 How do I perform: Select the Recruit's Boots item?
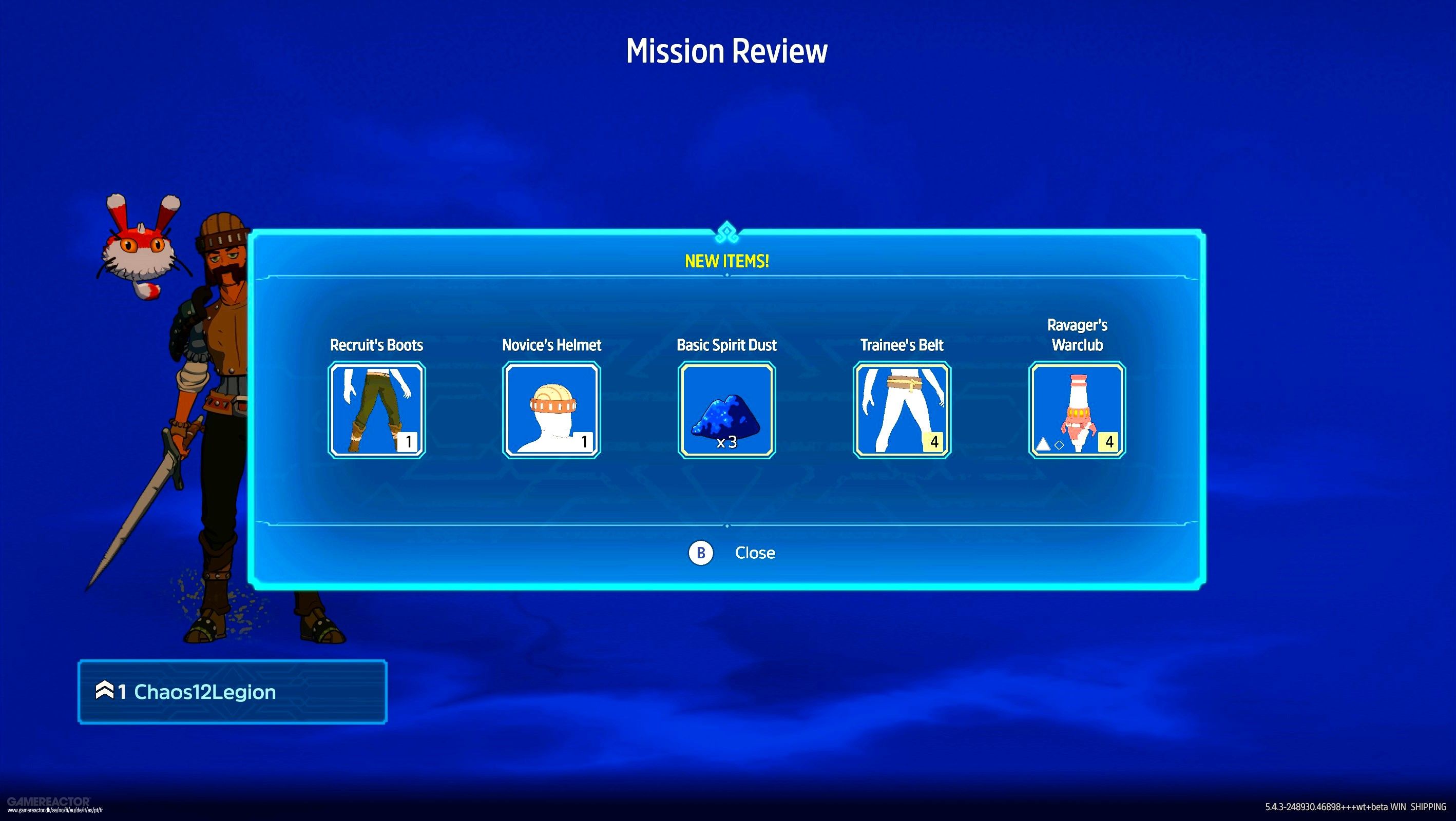click(376, 409)
